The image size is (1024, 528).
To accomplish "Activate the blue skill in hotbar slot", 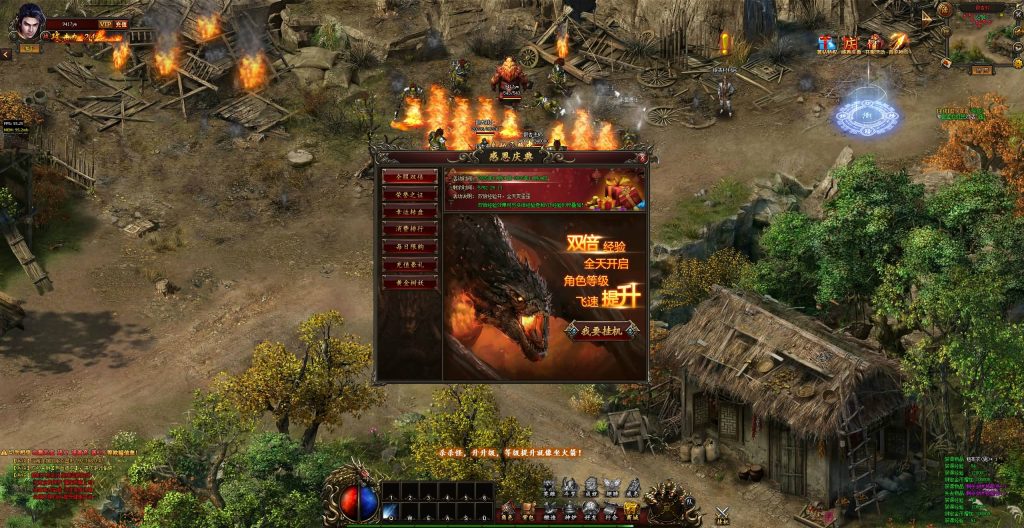I will click(x=390, y=512).
